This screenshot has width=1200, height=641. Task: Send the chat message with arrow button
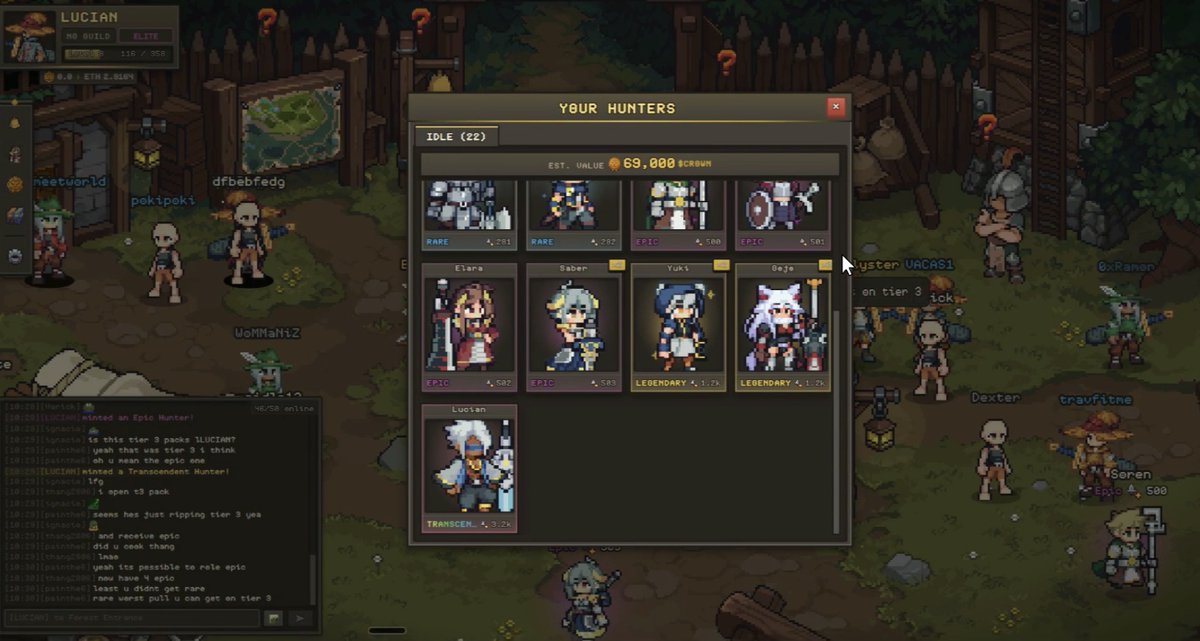300,619
